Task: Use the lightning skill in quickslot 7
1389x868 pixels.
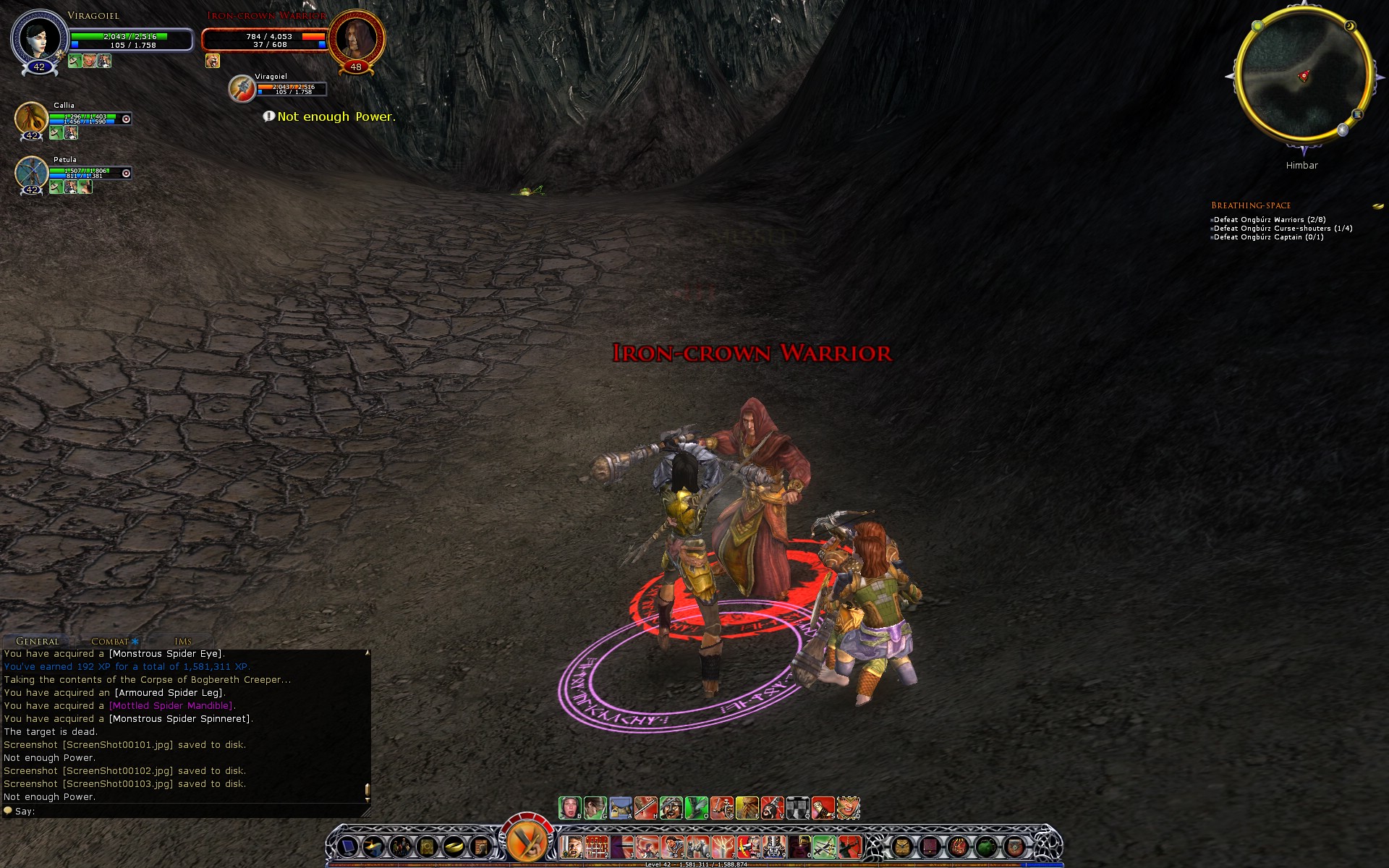Action: point(723,846)
